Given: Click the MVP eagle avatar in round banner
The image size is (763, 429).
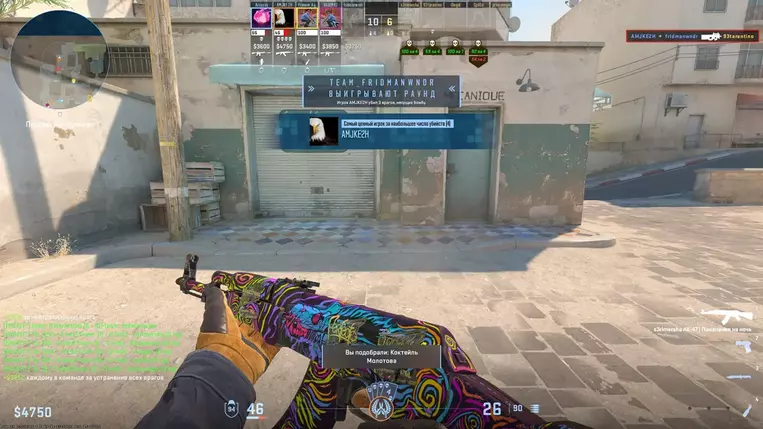Looking at the screenshot, I should [x=323, y=131].
